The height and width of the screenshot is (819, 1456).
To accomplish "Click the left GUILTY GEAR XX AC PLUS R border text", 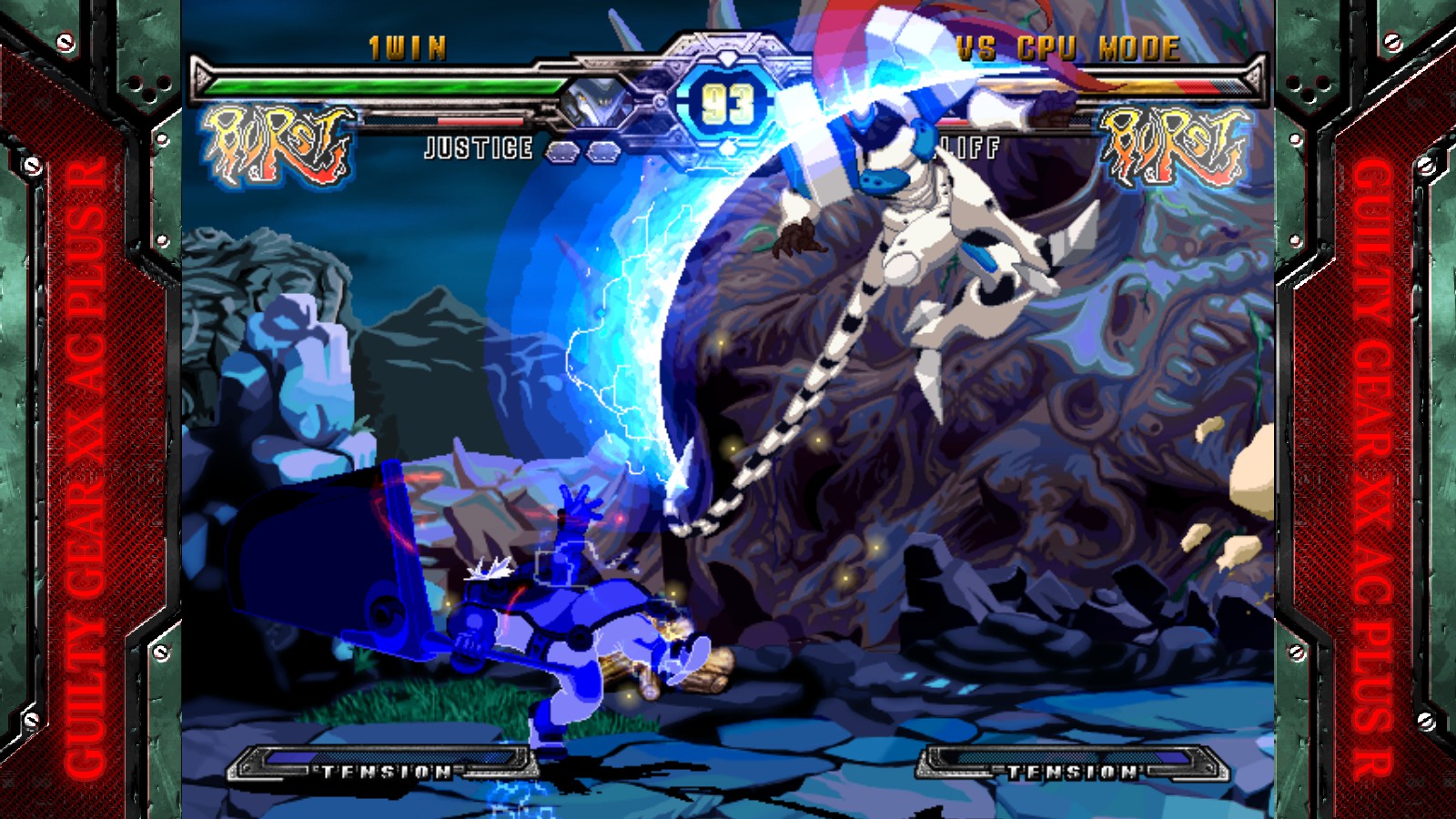I will [x=82, y=455].
